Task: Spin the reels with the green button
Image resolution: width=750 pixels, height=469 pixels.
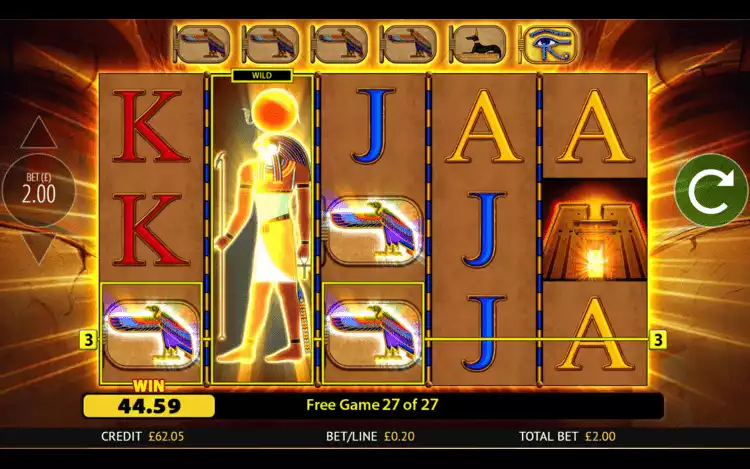Action: point(710,190)
